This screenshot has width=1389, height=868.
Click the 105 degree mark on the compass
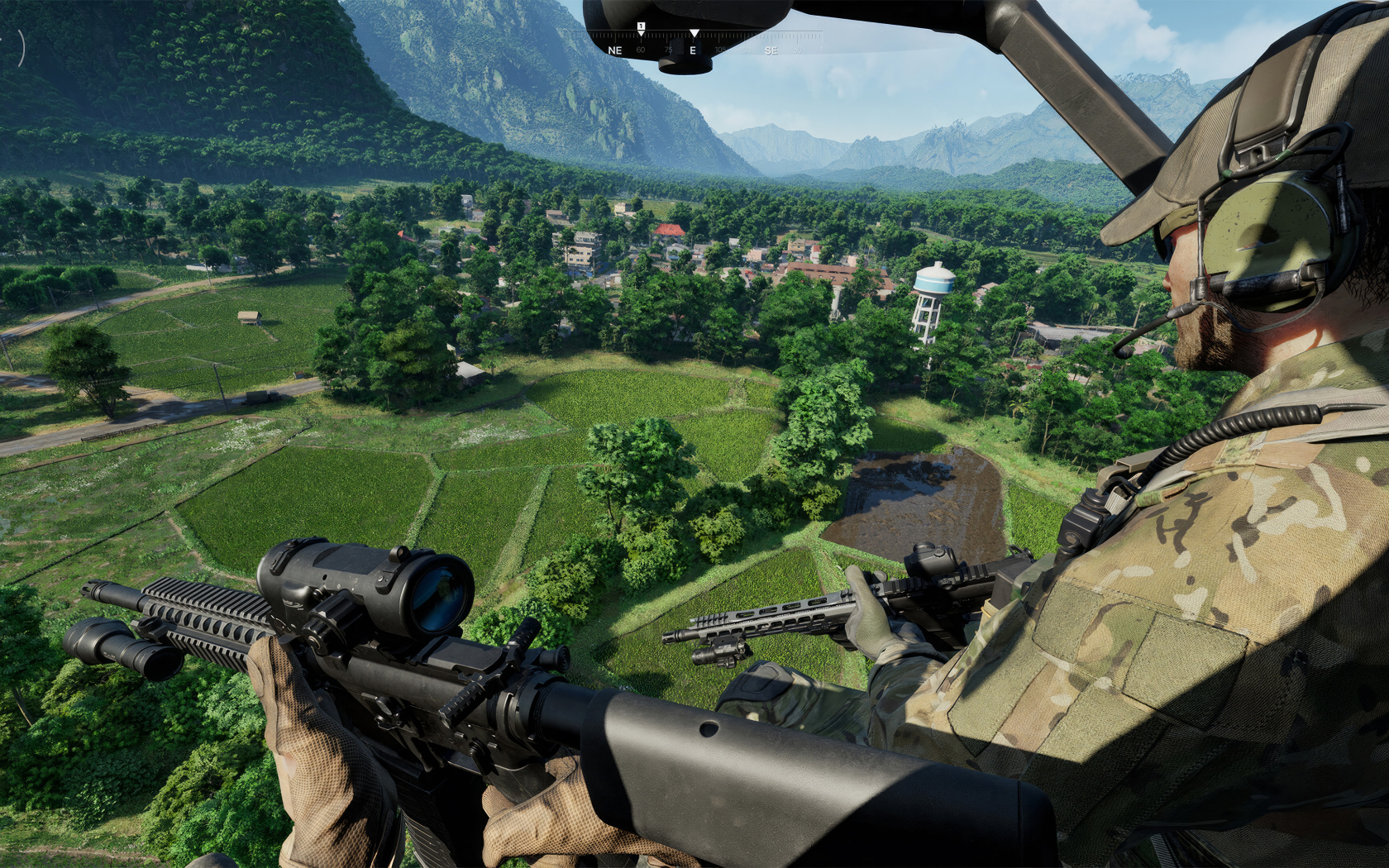tap(719, 50)
